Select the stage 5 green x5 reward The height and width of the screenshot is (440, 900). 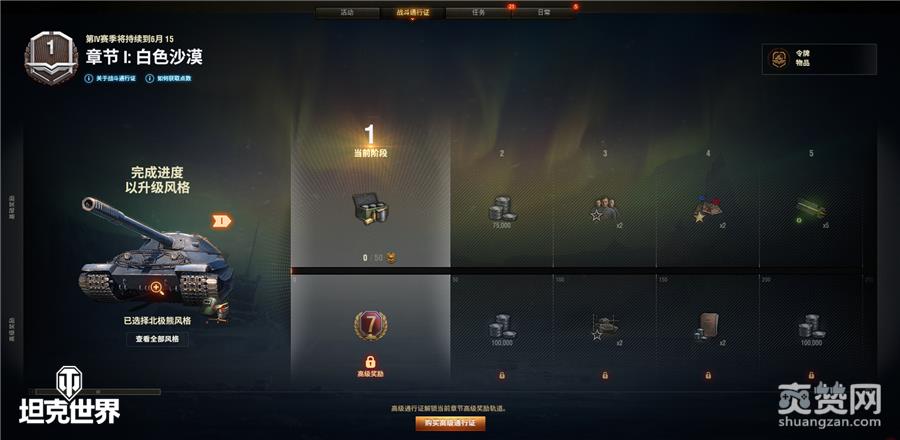coord(811,210)
